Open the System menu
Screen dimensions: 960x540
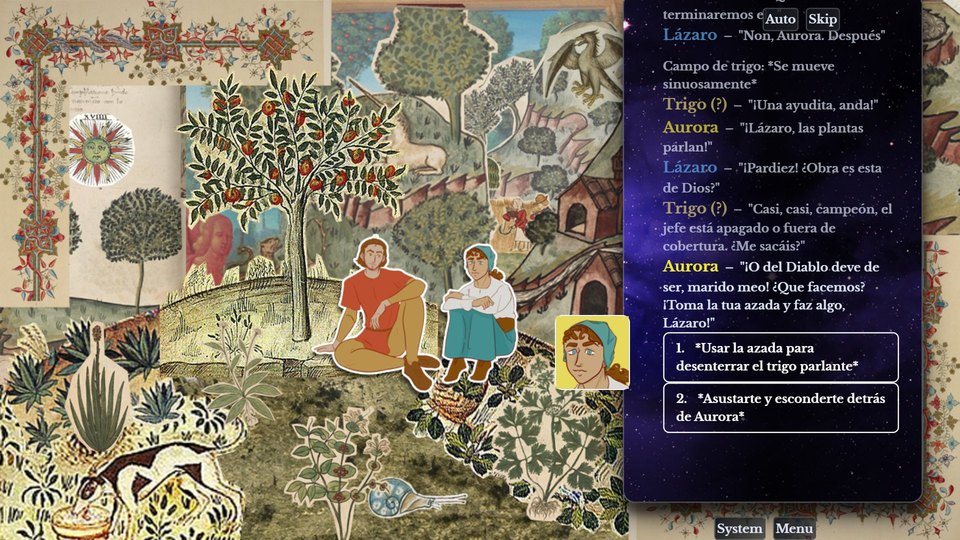pos(739,529)
